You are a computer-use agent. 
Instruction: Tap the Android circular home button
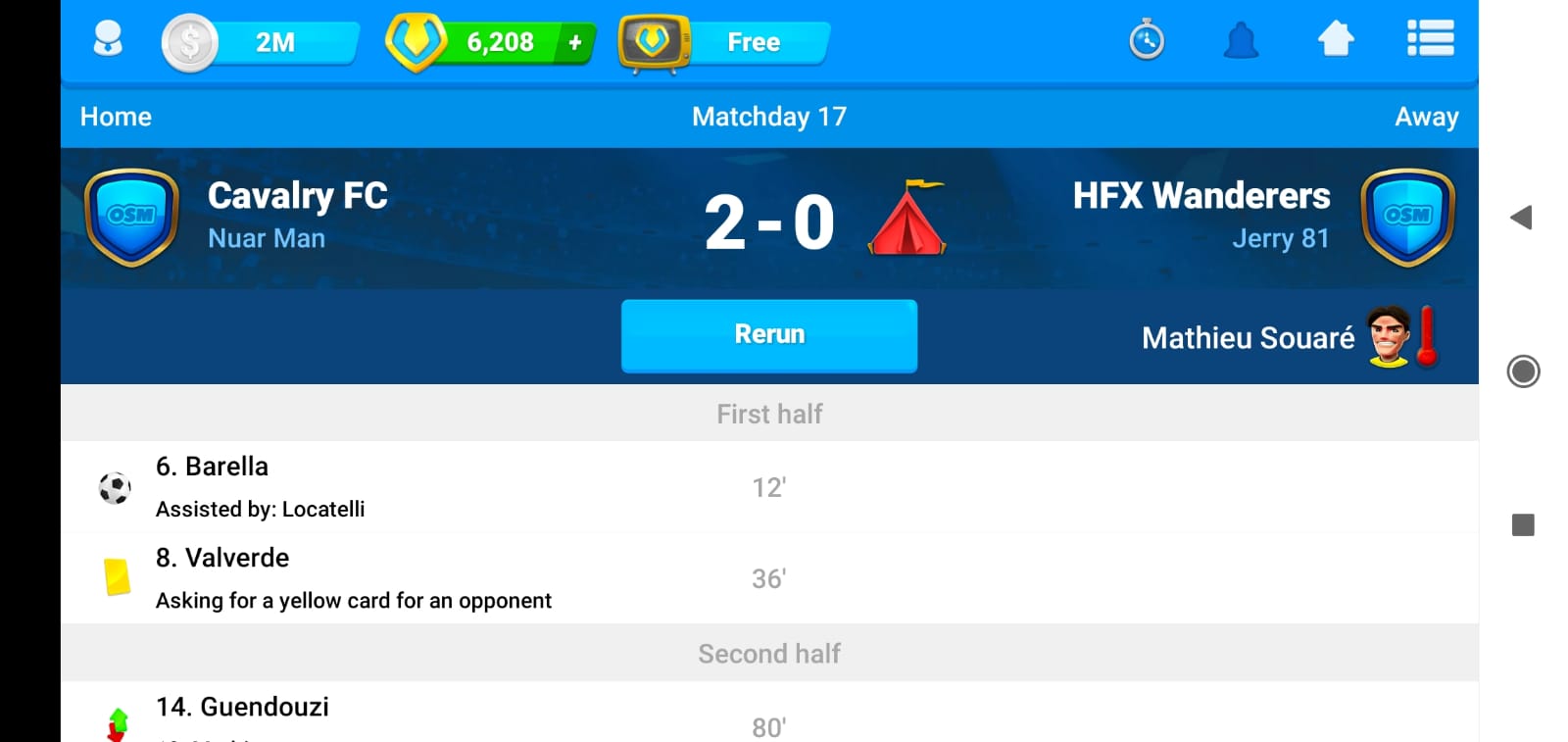click(x=1523, y=371)
